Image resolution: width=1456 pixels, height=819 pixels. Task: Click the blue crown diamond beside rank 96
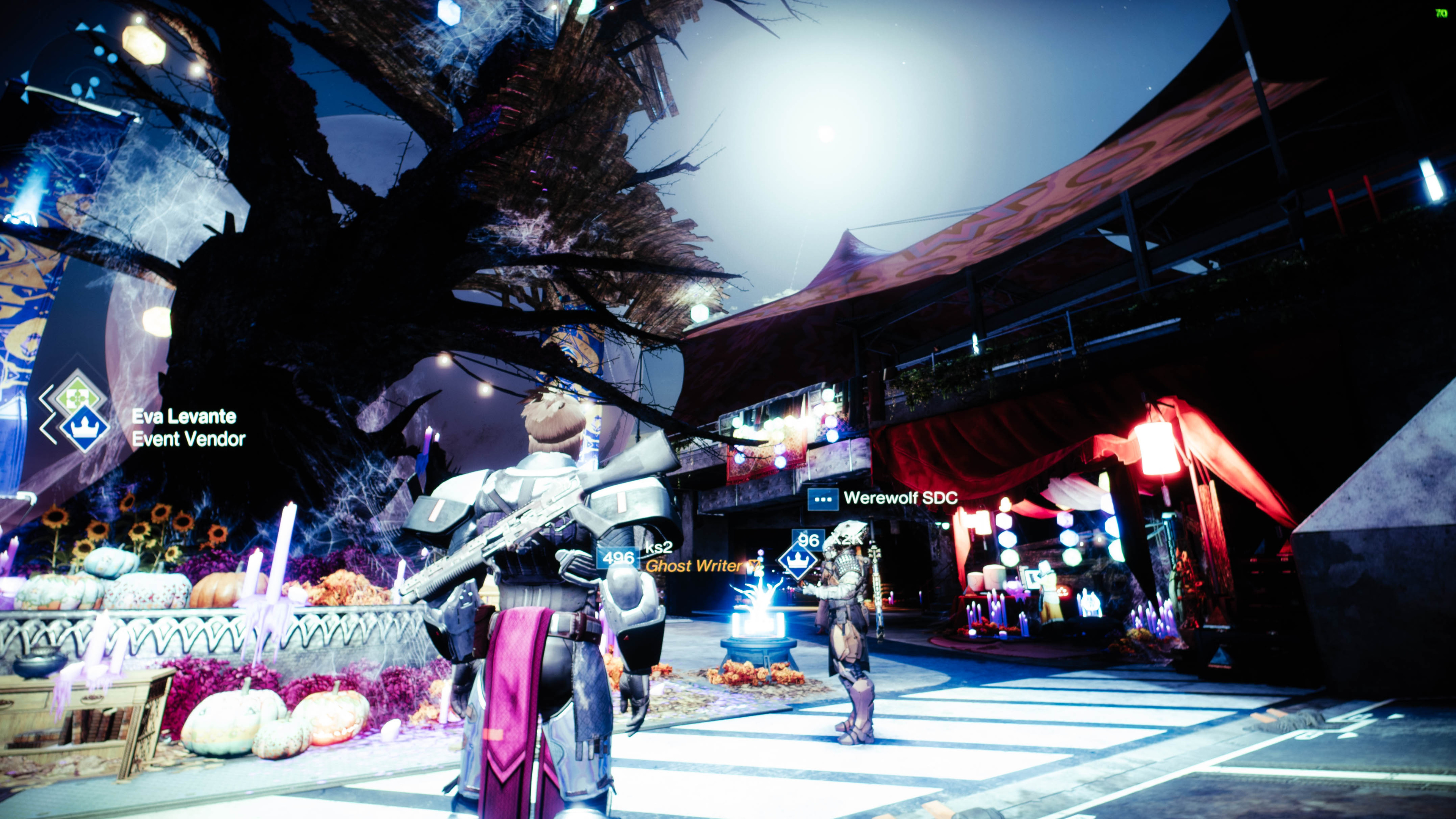click(797, 560)
